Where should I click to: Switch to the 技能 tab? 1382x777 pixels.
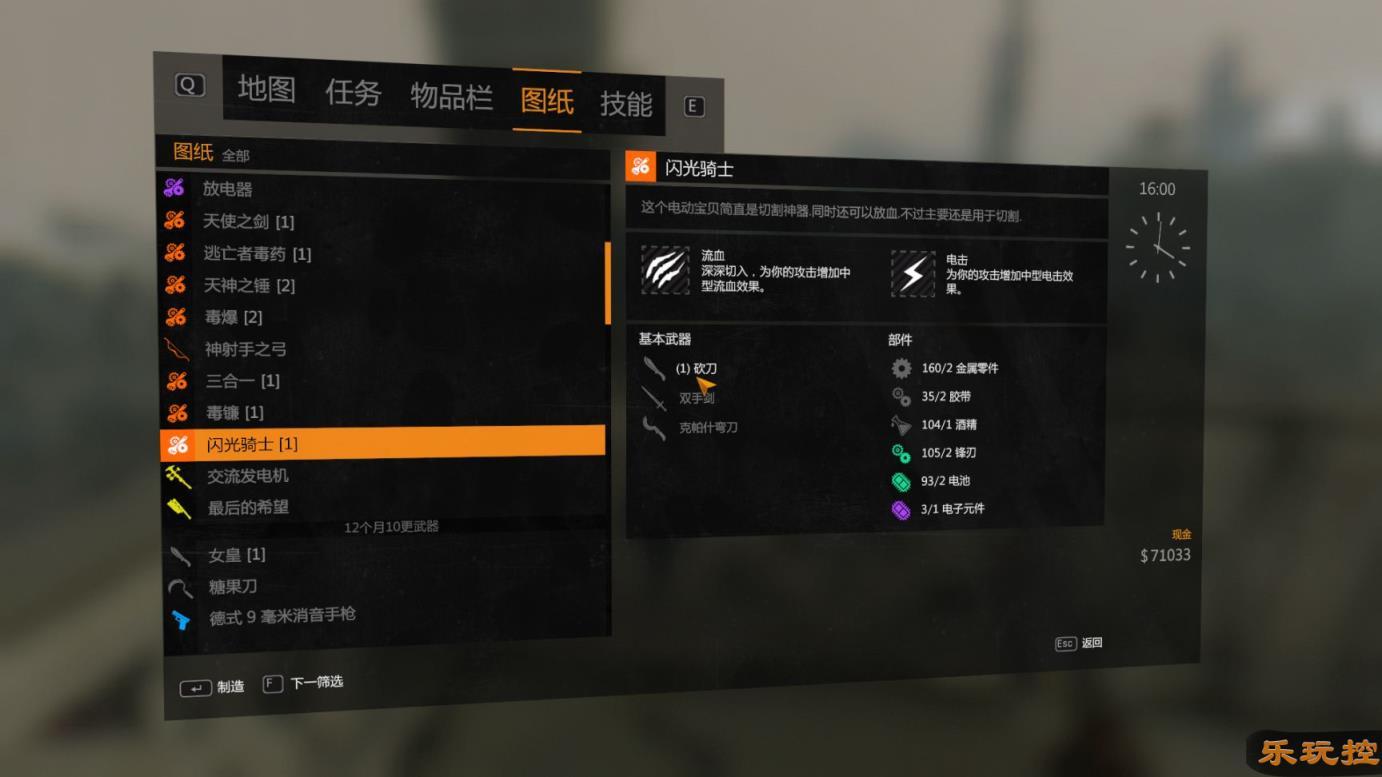628,102
